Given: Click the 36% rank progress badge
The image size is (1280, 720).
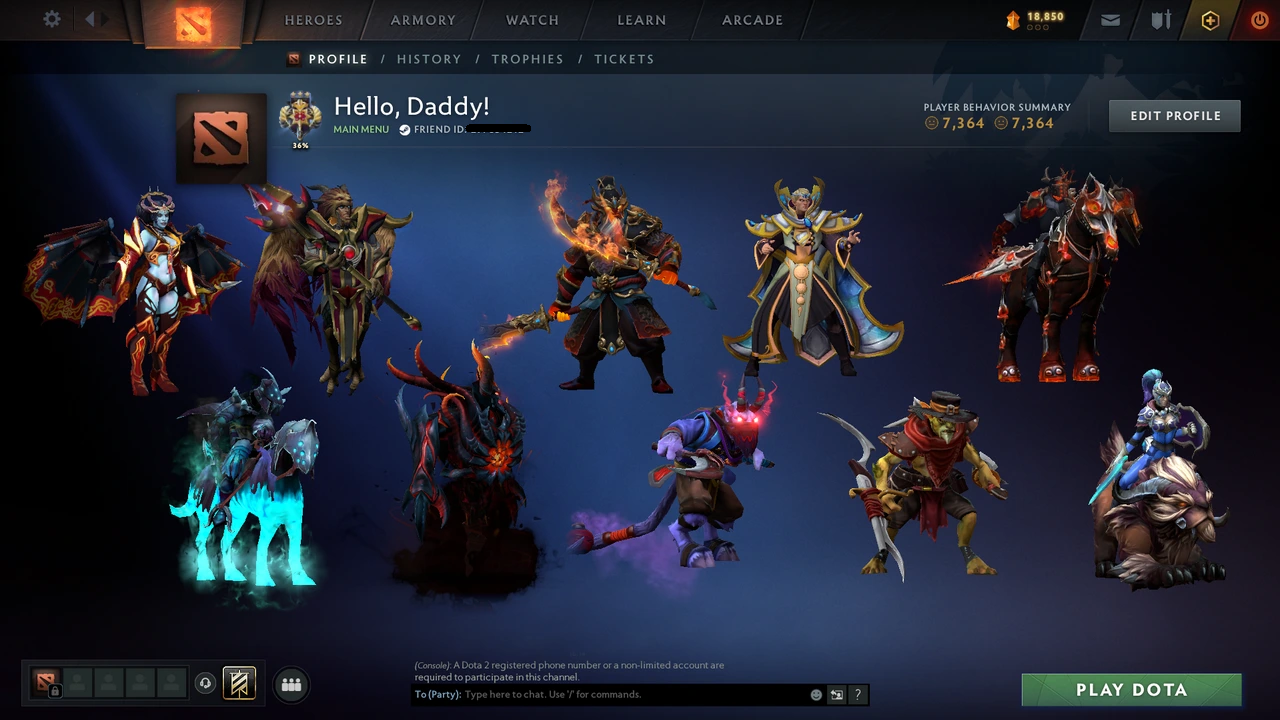Looking at the screenshot, I should point(299,122).
